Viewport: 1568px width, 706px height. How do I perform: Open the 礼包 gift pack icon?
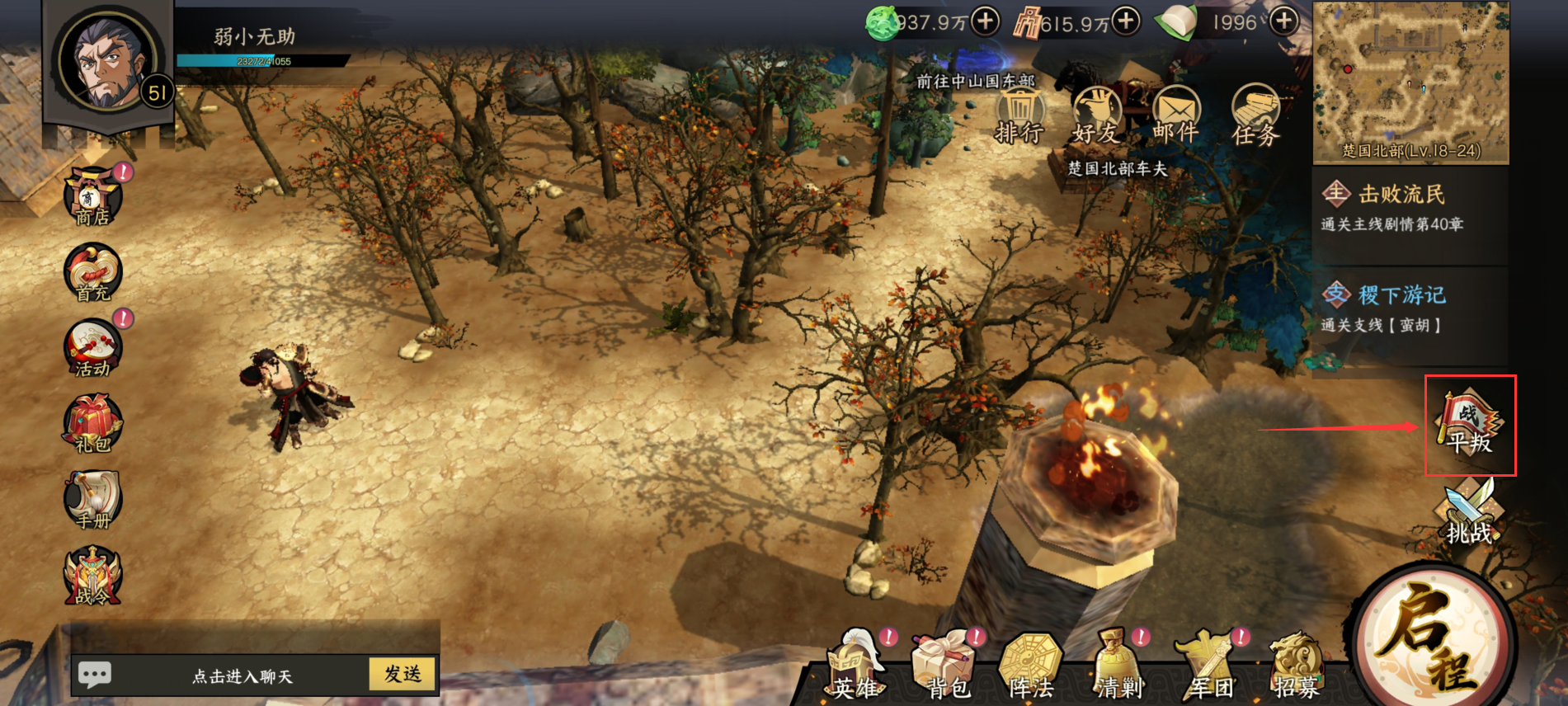92,424
